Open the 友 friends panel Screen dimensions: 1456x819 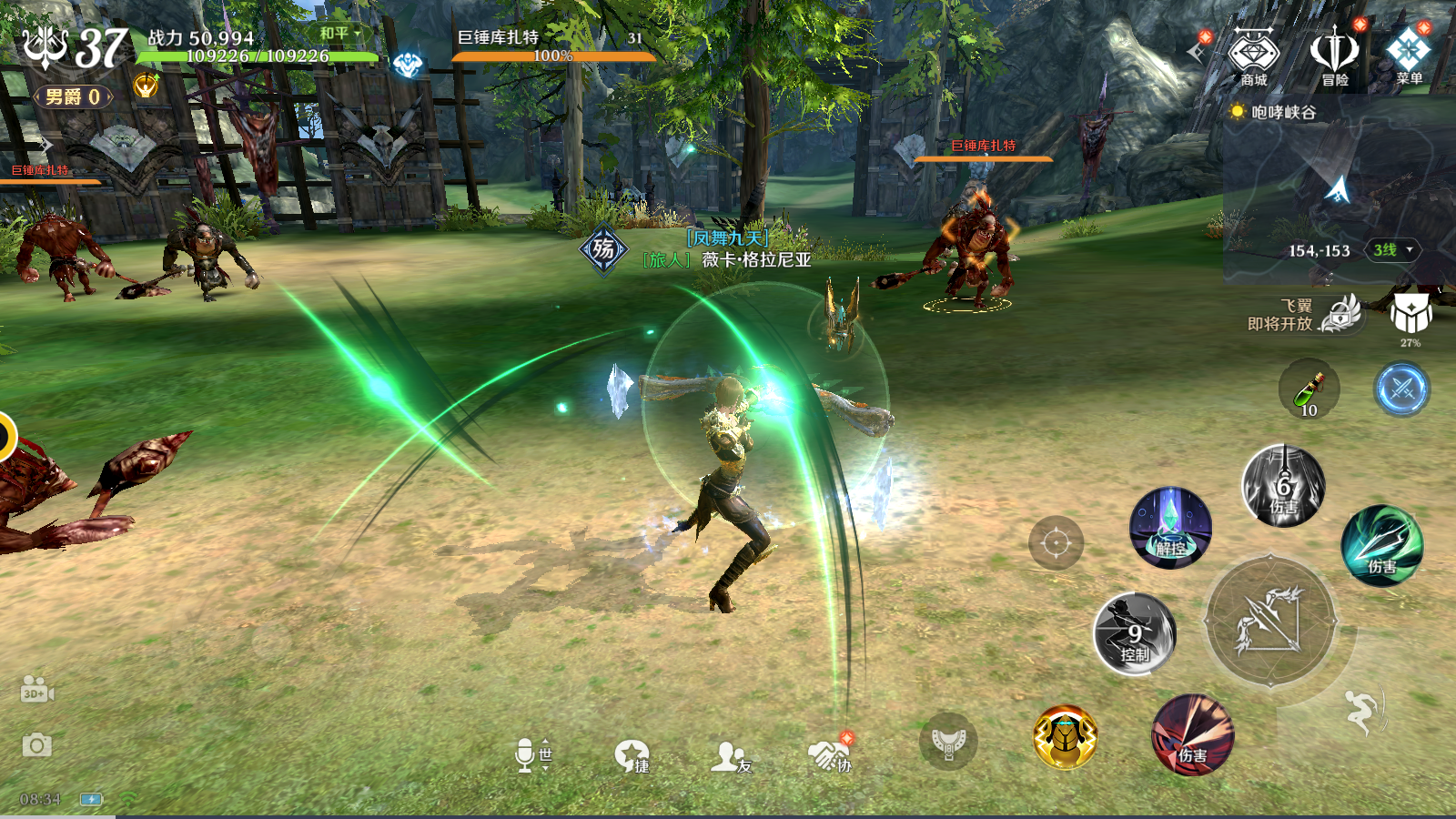(x=731, y=756)
